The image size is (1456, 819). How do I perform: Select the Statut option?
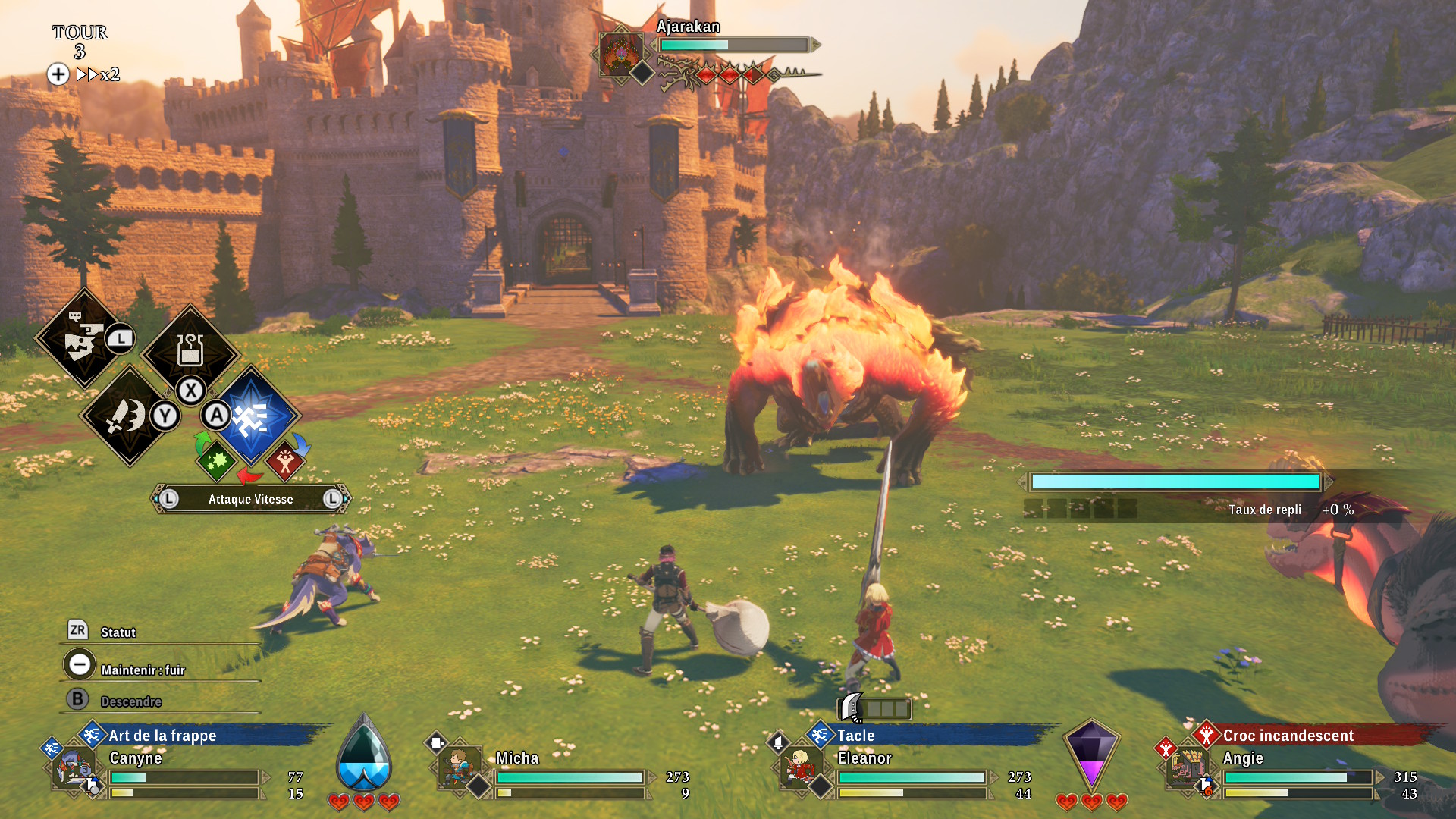click(118, 632)
